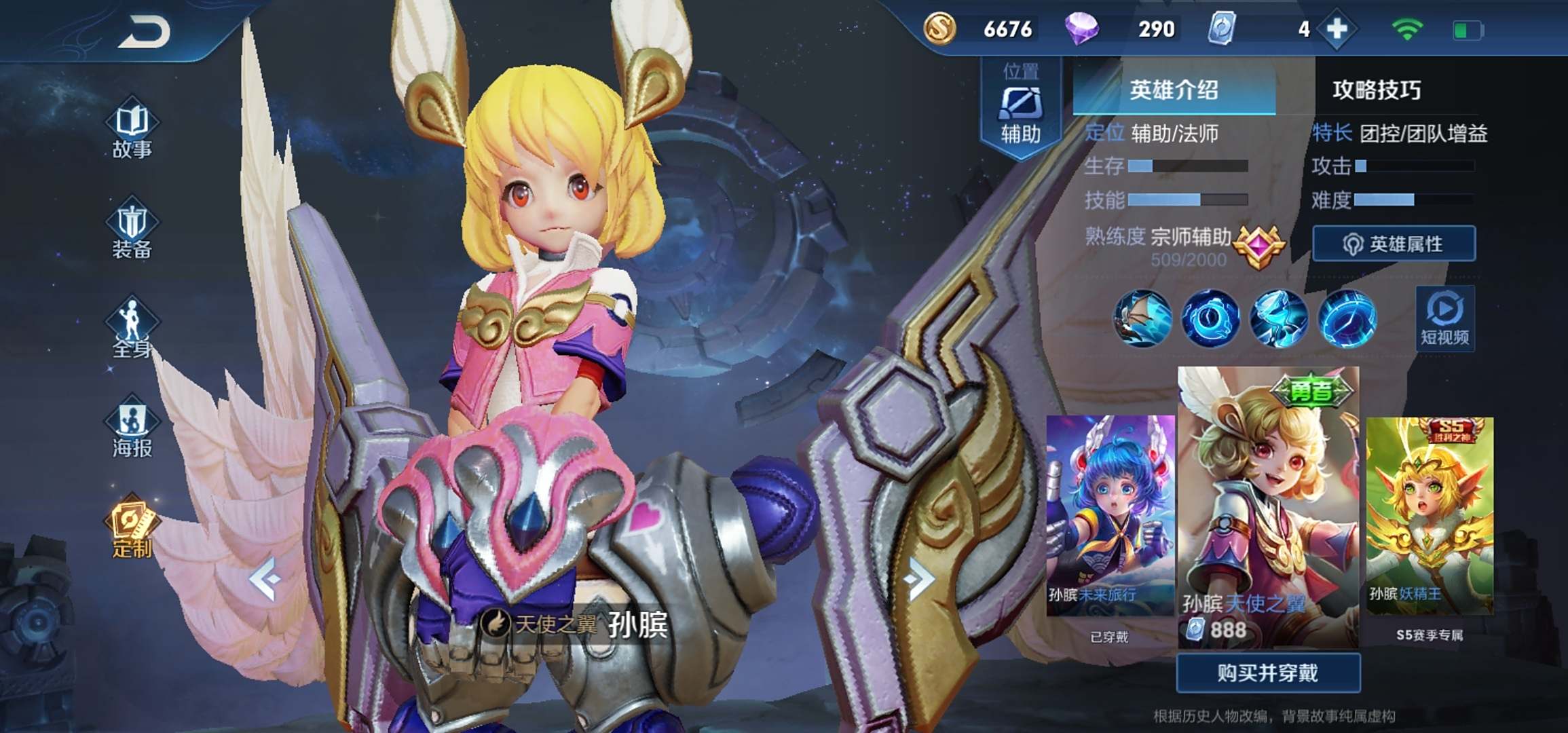View the clock-ring skill icon
The height and width of the screenshot is (733, 1568).
pyautogui.click(x=1210, y=318)
